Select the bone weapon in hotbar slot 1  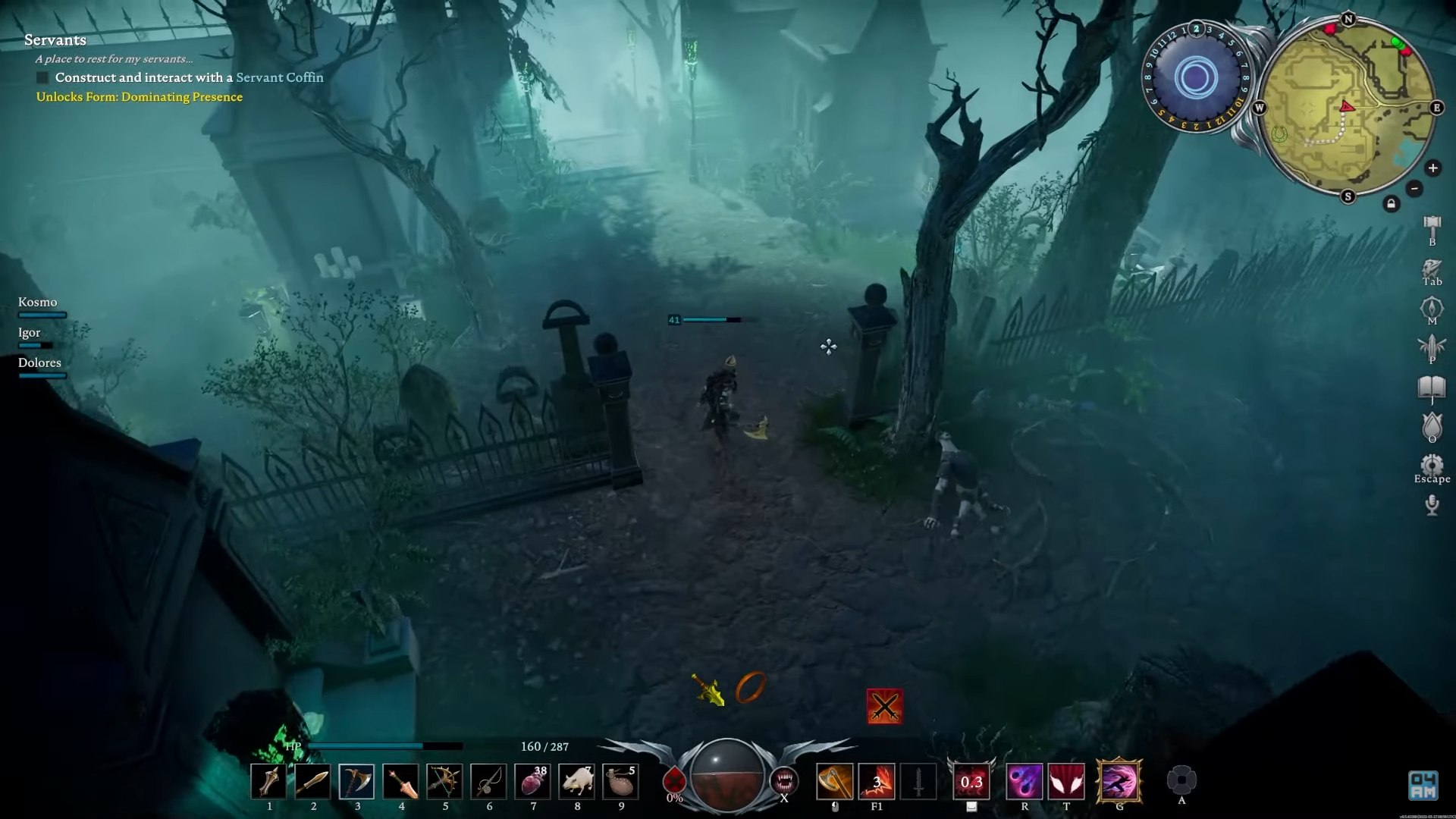tap(268, 782)
